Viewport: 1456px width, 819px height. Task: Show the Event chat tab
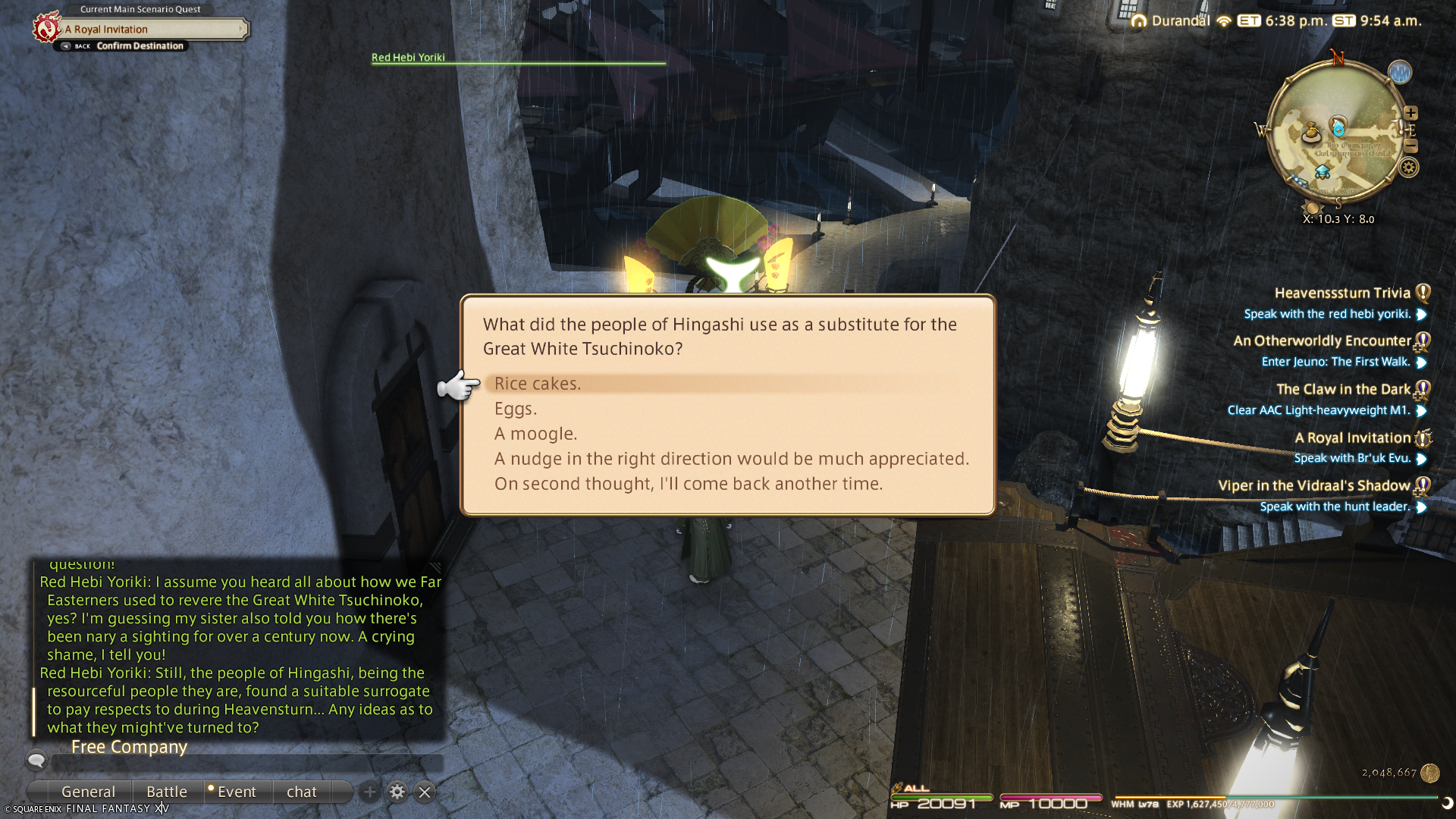[x=237, y=792]
